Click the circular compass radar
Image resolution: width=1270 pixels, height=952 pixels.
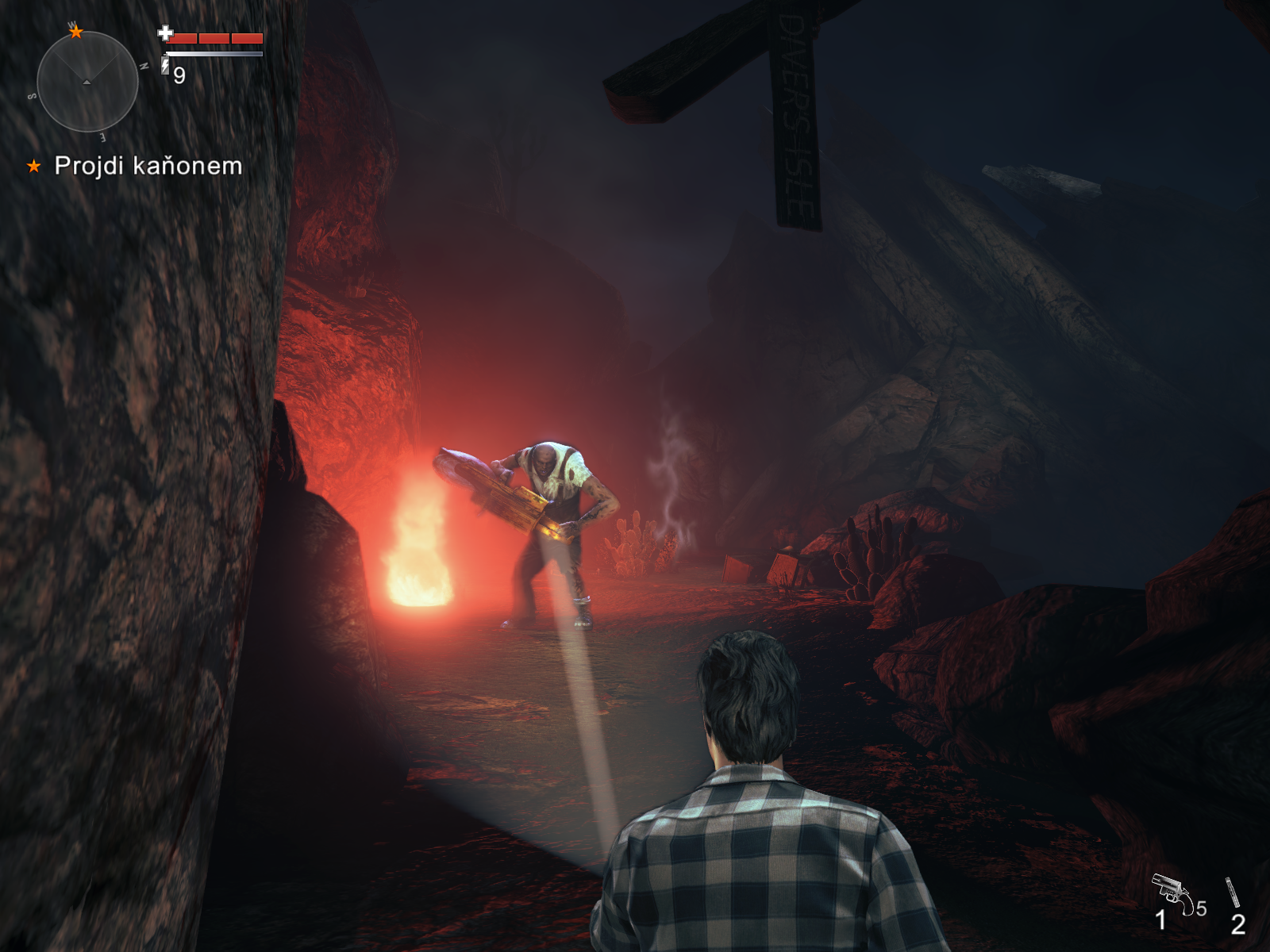coord(87,82)
